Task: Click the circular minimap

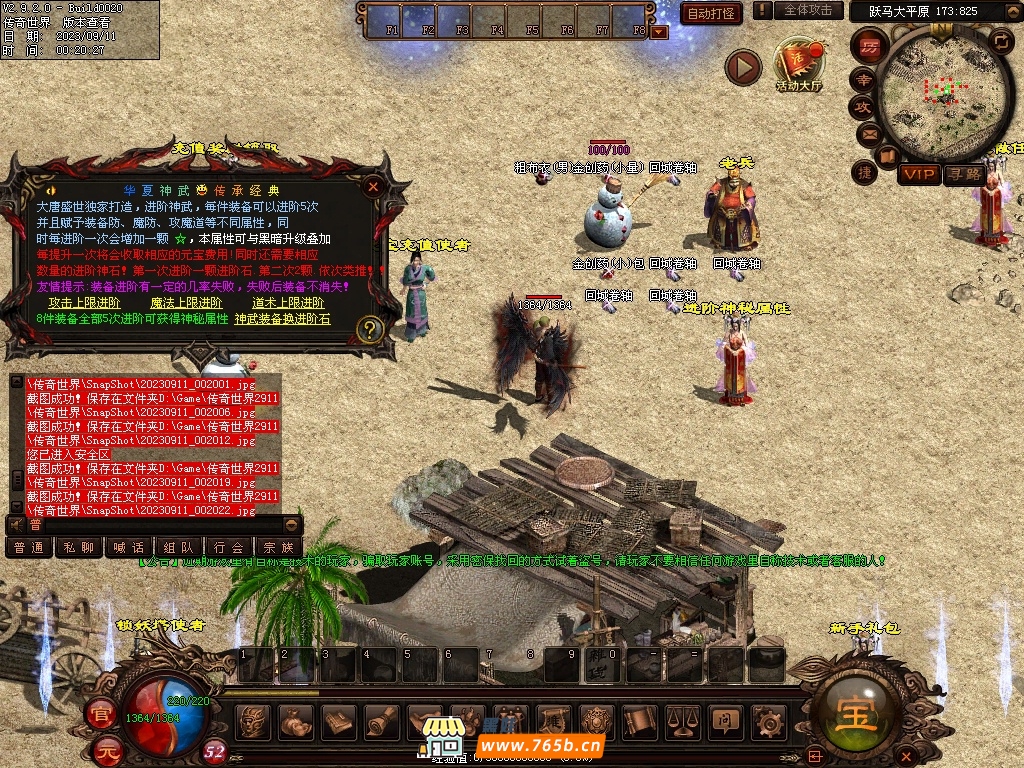Action: [x=938, y=90]
